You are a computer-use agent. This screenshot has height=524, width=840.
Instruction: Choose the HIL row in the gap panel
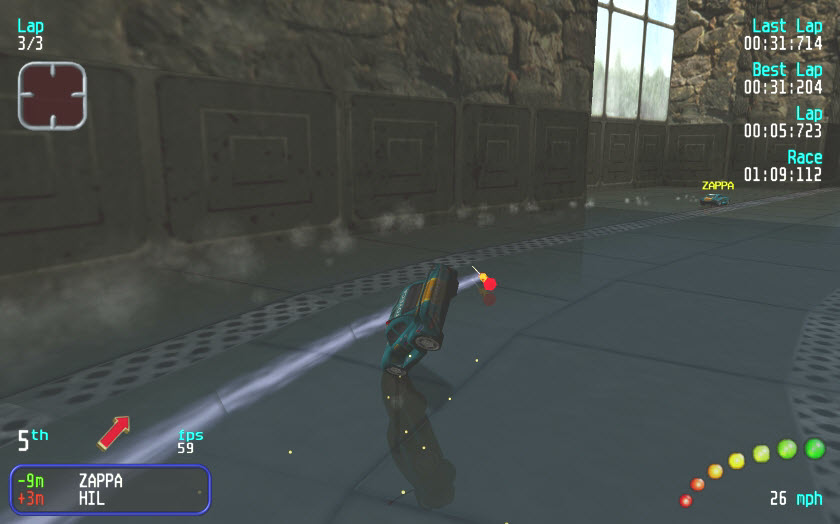tap(109, 498)
